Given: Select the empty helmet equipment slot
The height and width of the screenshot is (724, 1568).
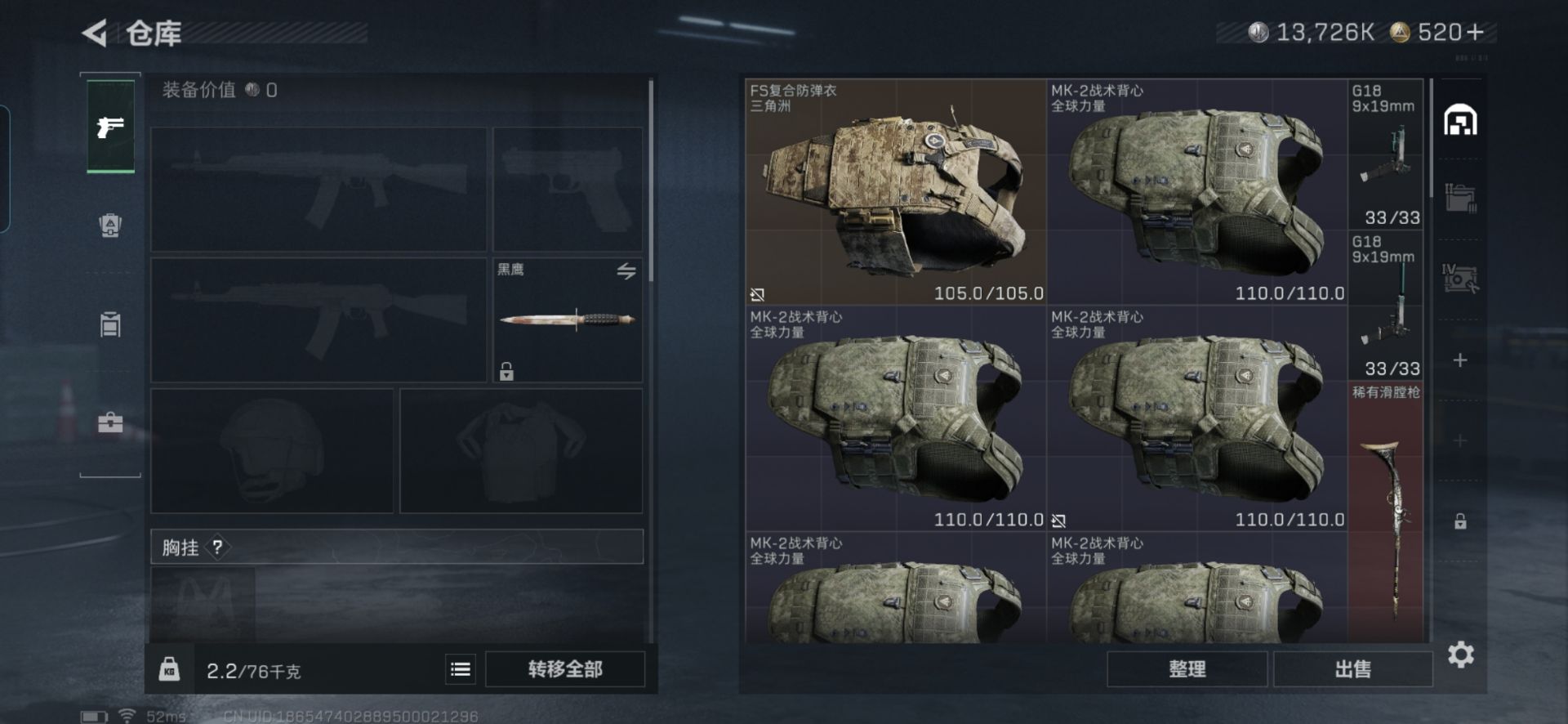Looking at the screenshot, I should point(272,451).
